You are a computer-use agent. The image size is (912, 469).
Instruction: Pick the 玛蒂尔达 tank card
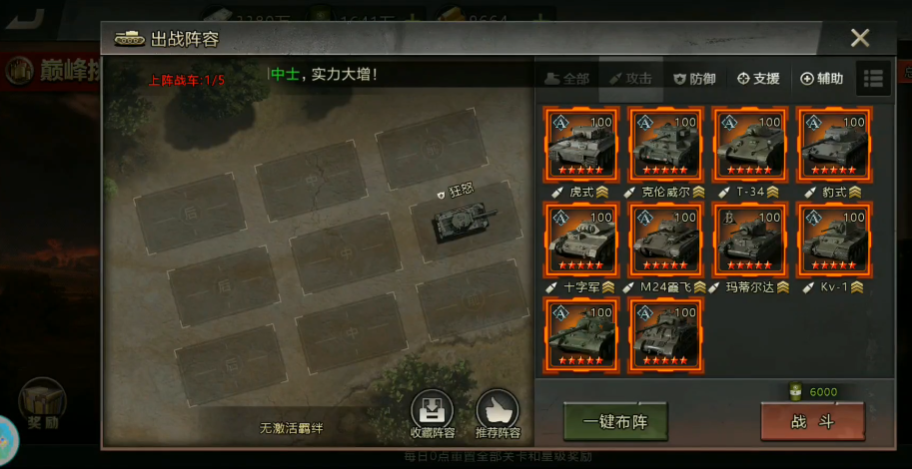click(x=749, y=239)
